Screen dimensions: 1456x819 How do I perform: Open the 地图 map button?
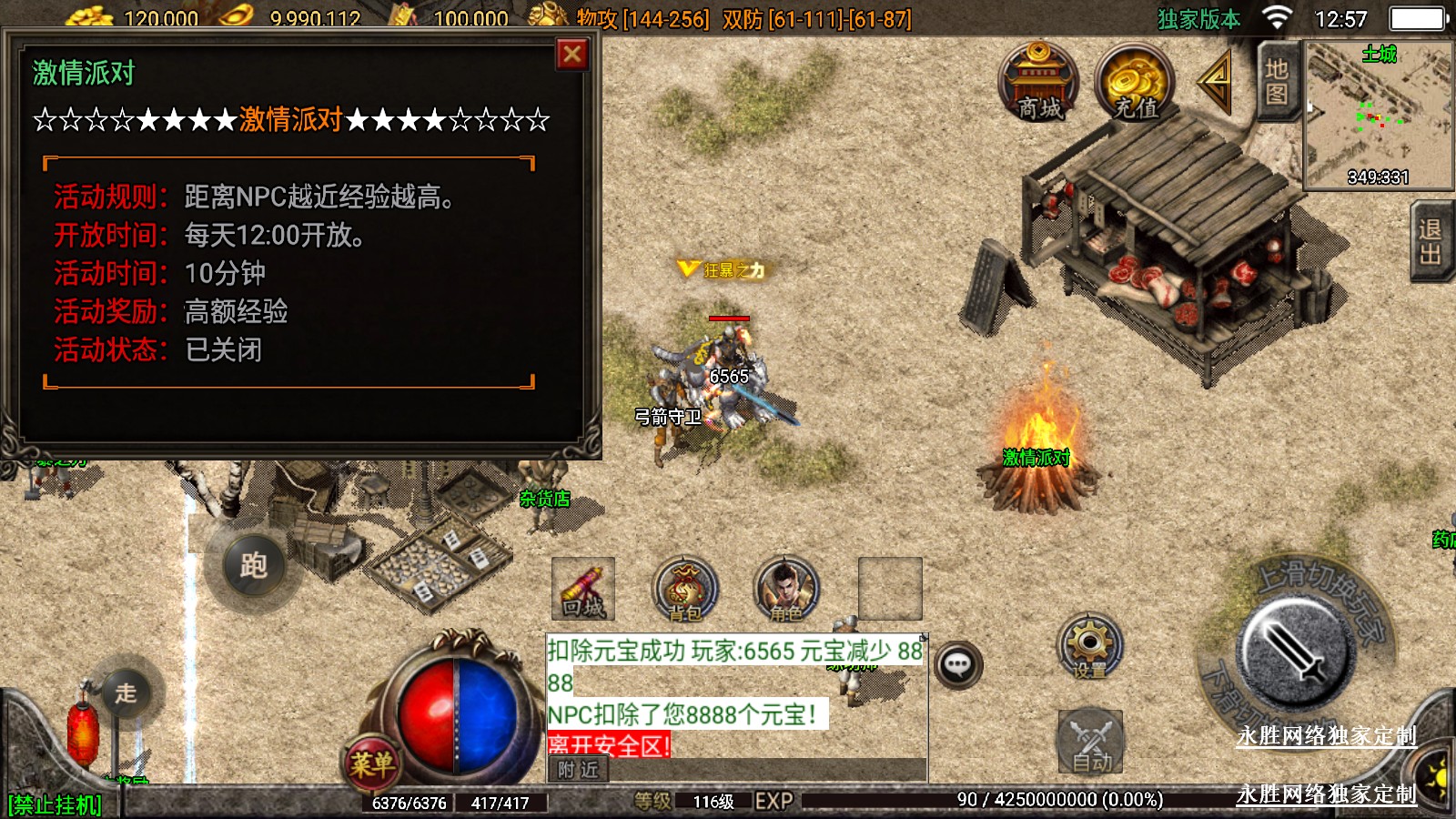point(1277,81)
